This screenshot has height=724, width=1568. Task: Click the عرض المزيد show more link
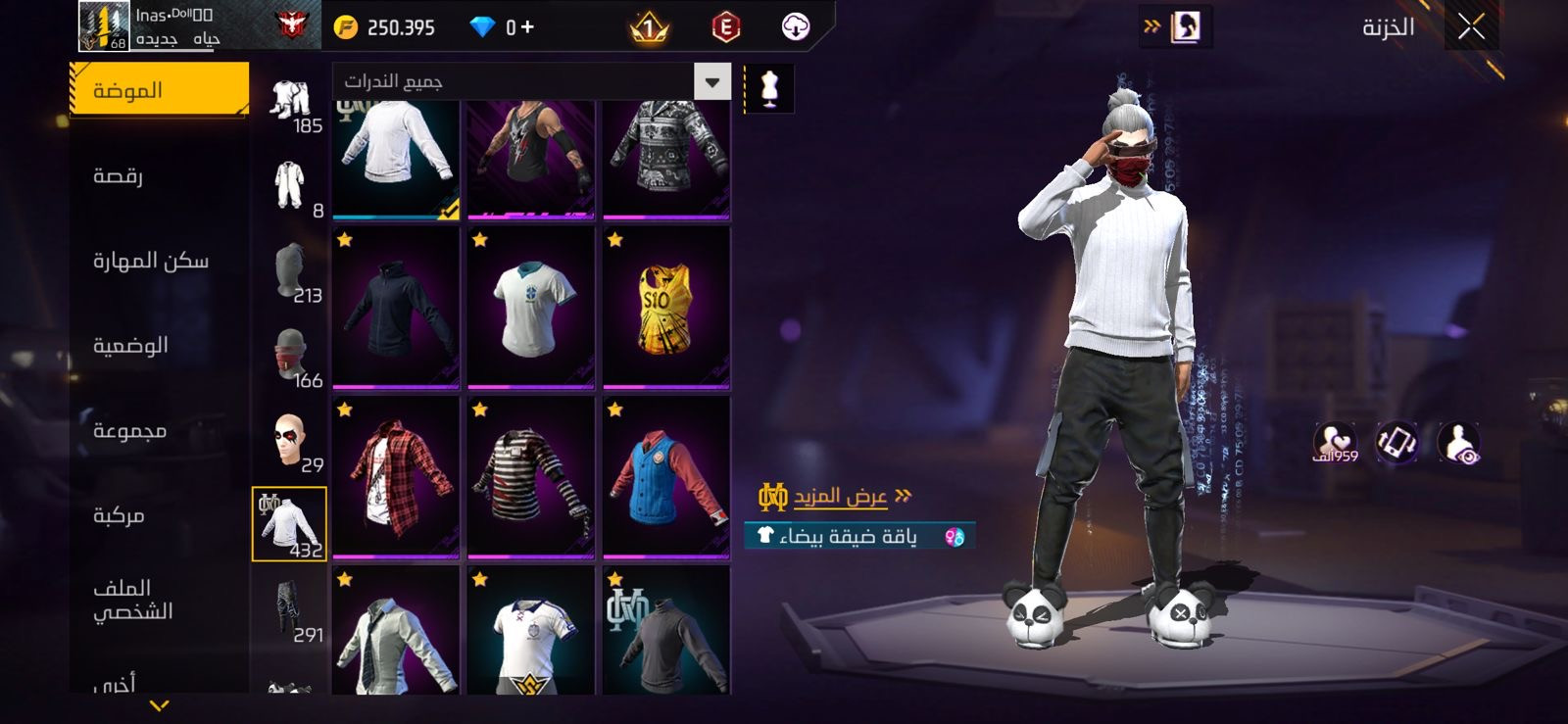tap(839, 497)
